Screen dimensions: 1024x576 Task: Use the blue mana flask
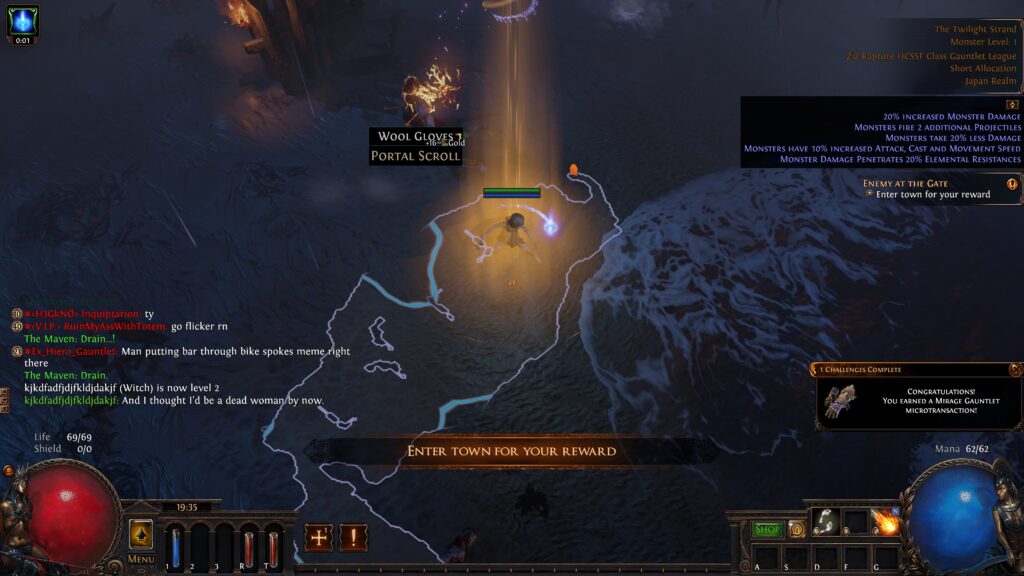tap(176, 548)
